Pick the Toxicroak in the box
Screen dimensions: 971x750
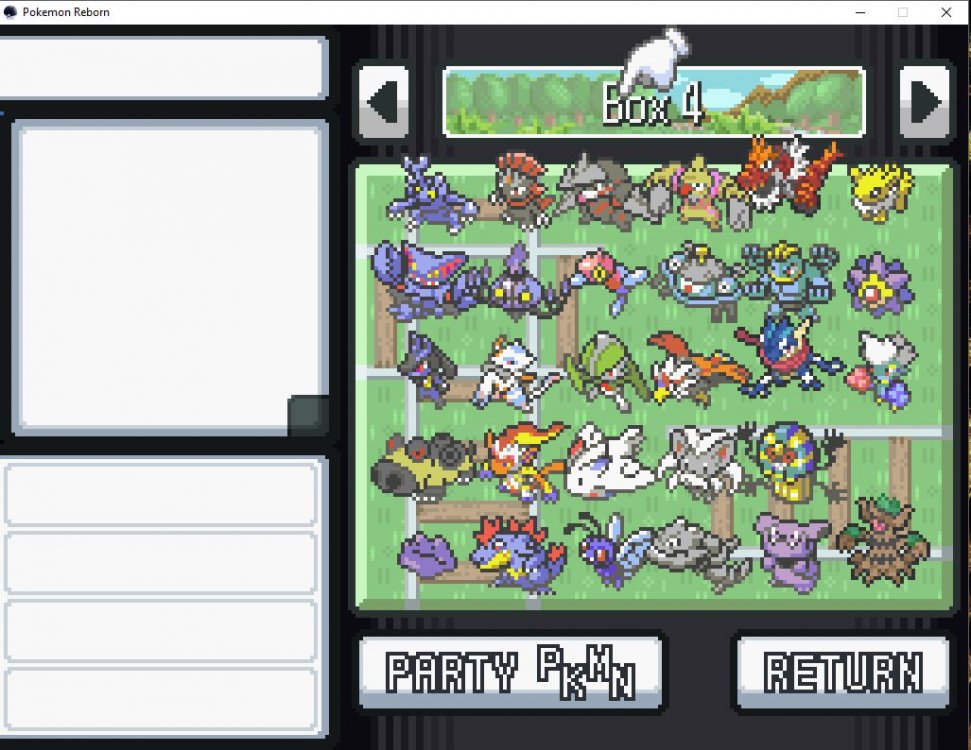click(x=433, y=193)
